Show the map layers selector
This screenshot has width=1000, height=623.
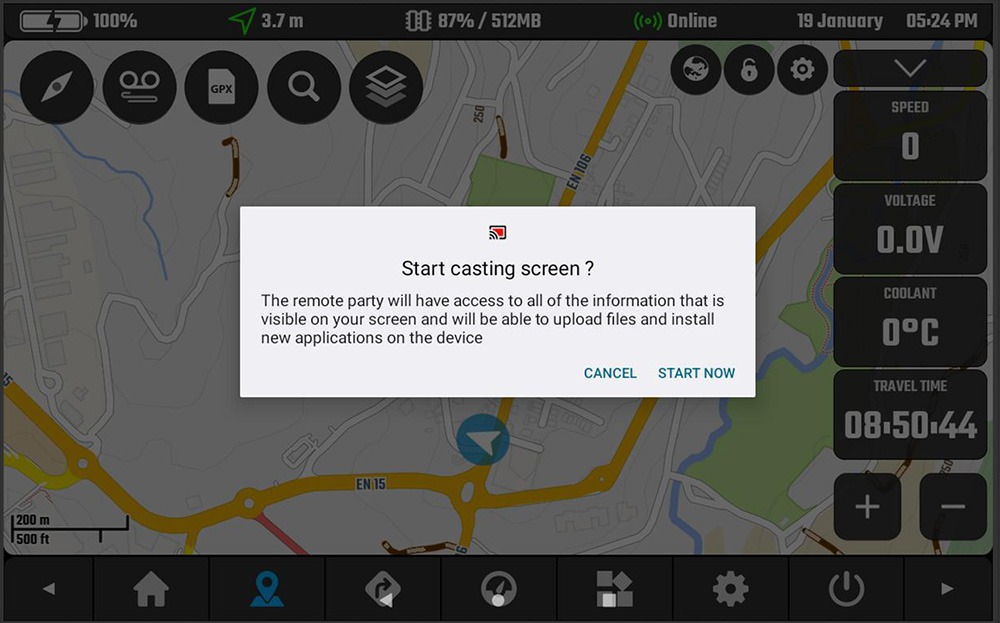coord(385,88)
